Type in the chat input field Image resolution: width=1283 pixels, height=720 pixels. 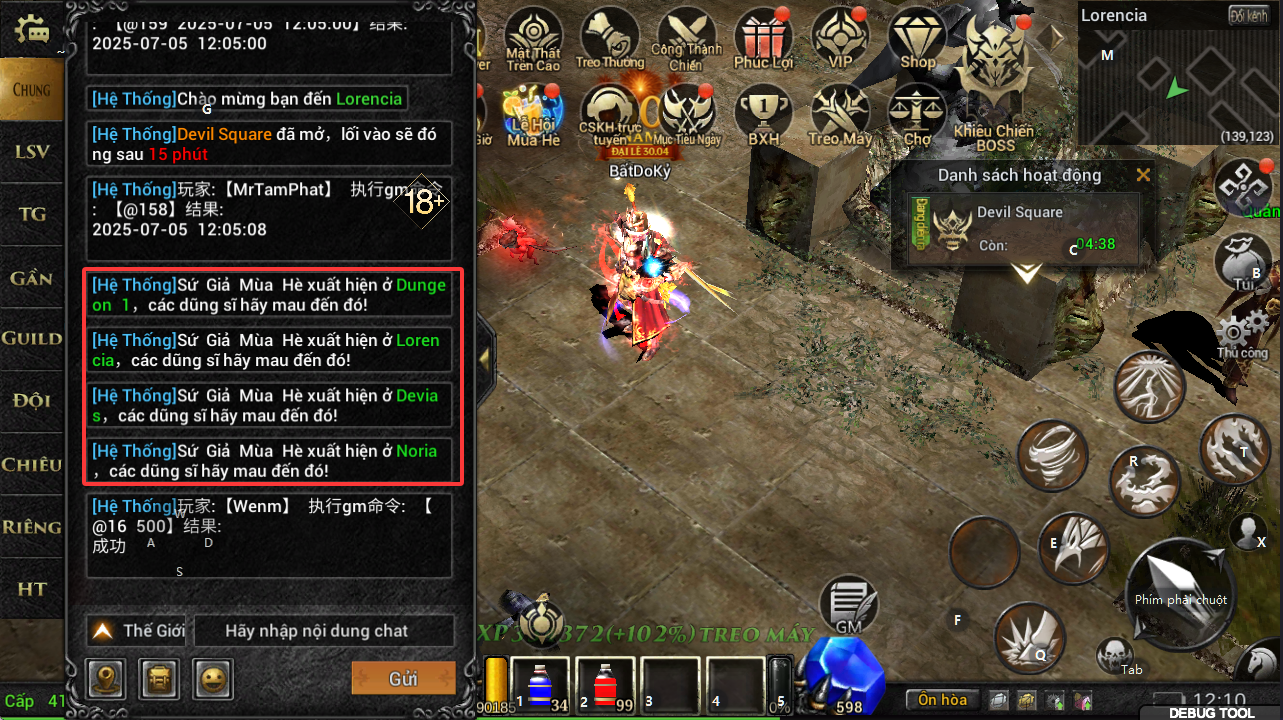point(323,631)
